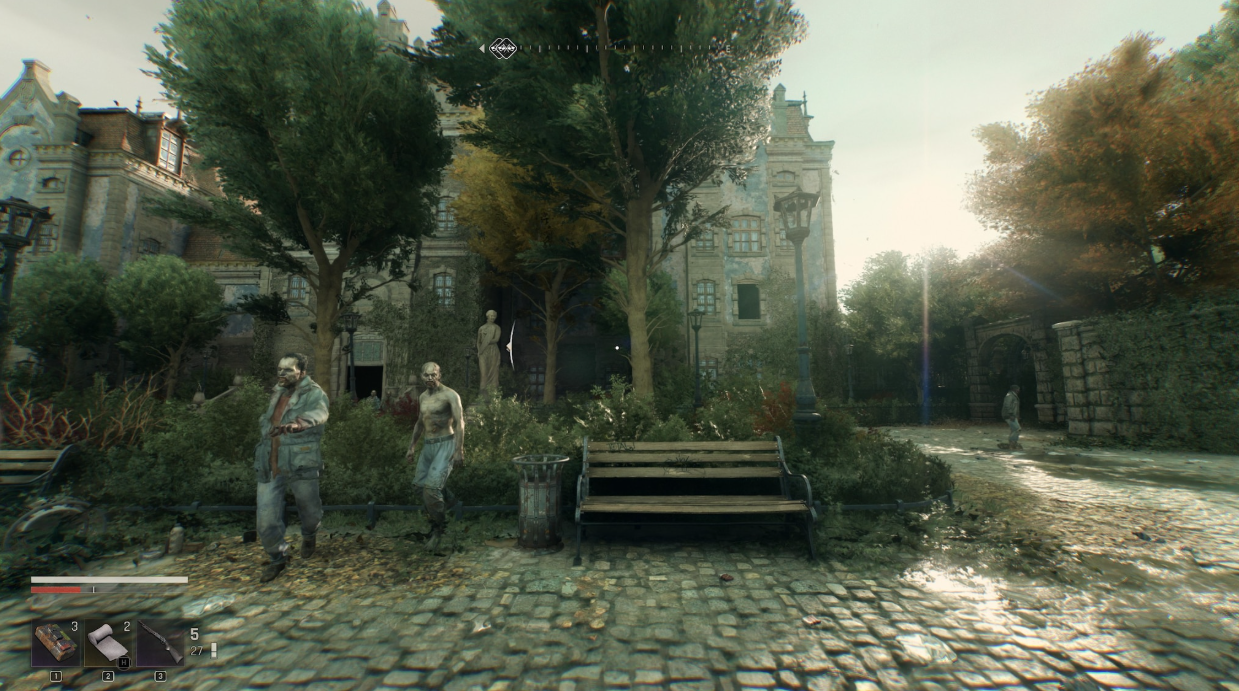Choose the bandage roll slot
Screen dimensions: 1239x691
coord(108,644)
